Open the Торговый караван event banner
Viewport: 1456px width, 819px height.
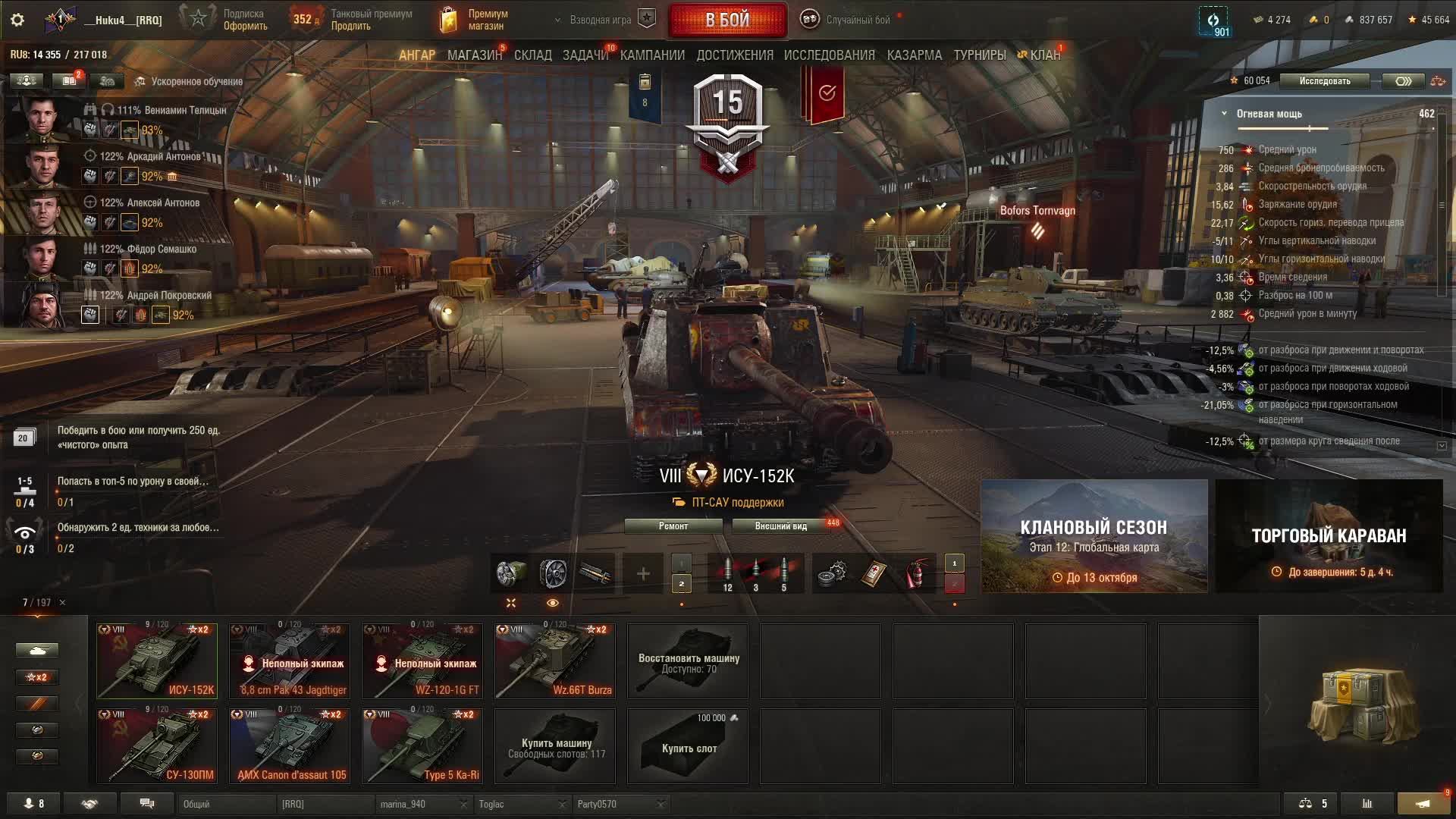(1328, 536)
